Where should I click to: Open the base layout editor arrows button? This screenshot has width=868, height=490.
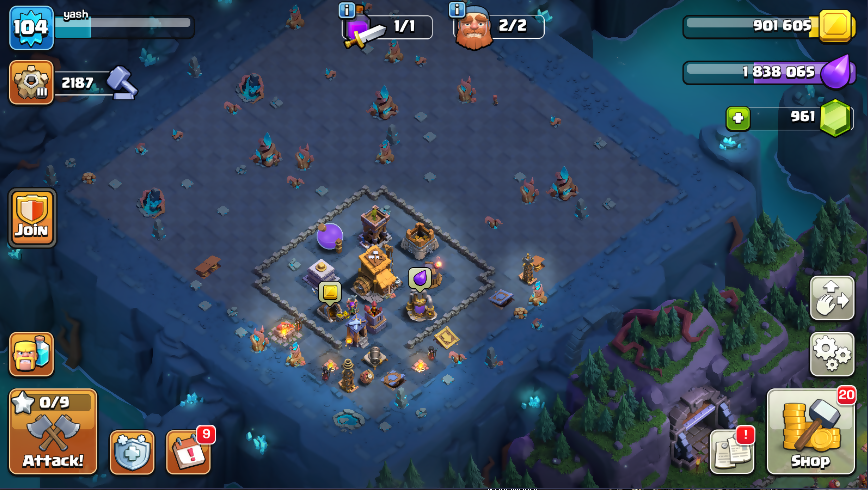[831, 298]
